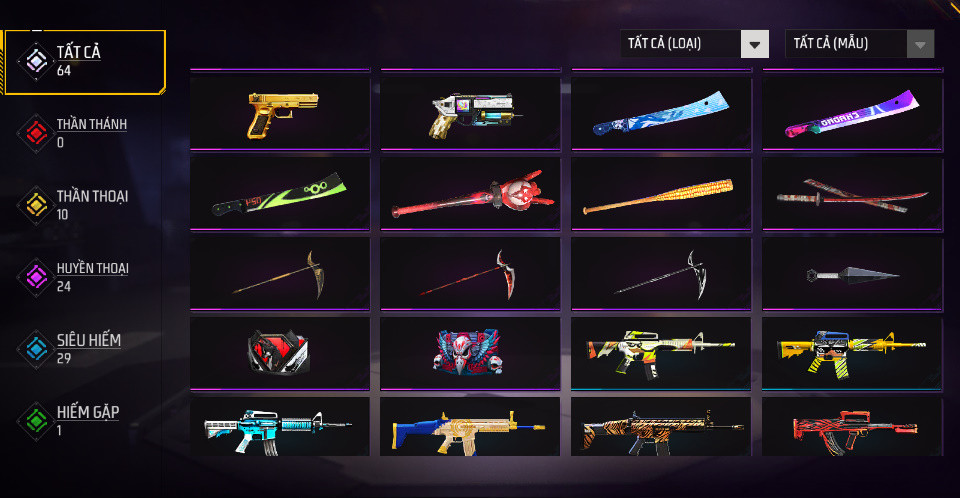The image size is (960, 498).
Task: Select the red bullpup rifle skin
Action: 851,428
